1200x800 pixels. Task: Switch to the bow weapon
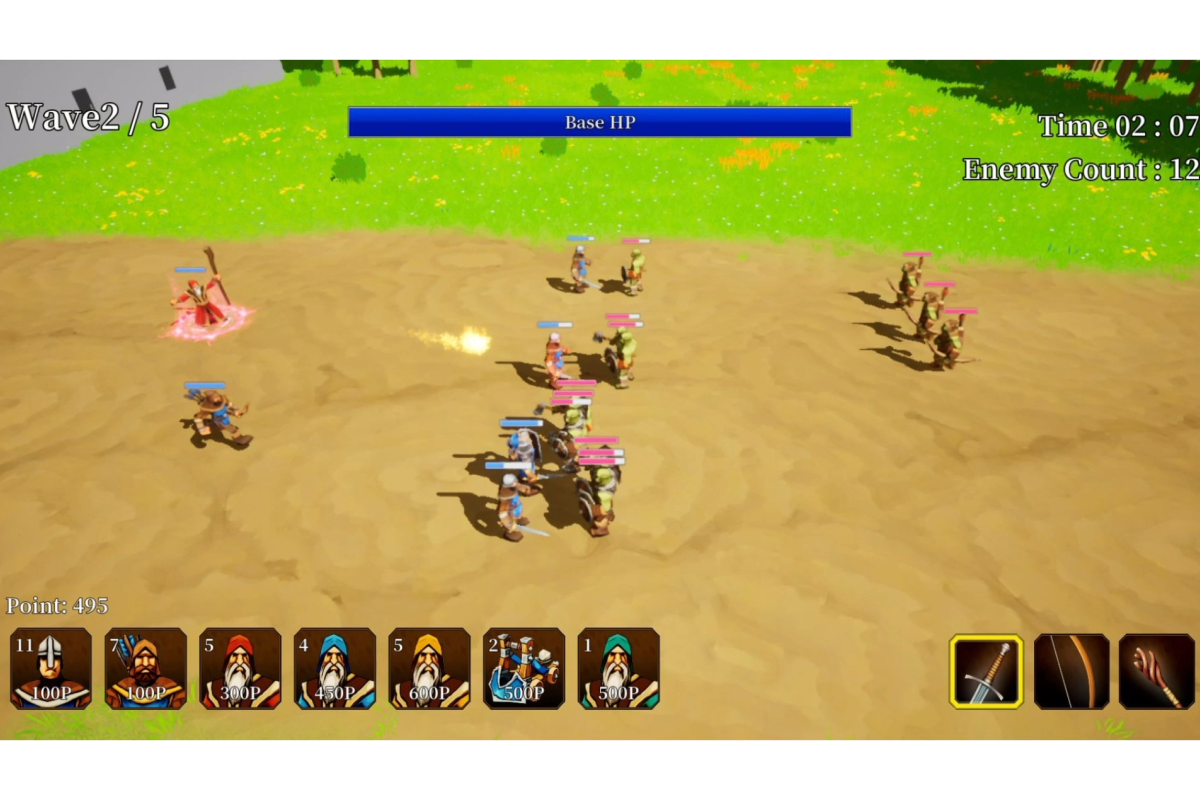click(1071, 671)
